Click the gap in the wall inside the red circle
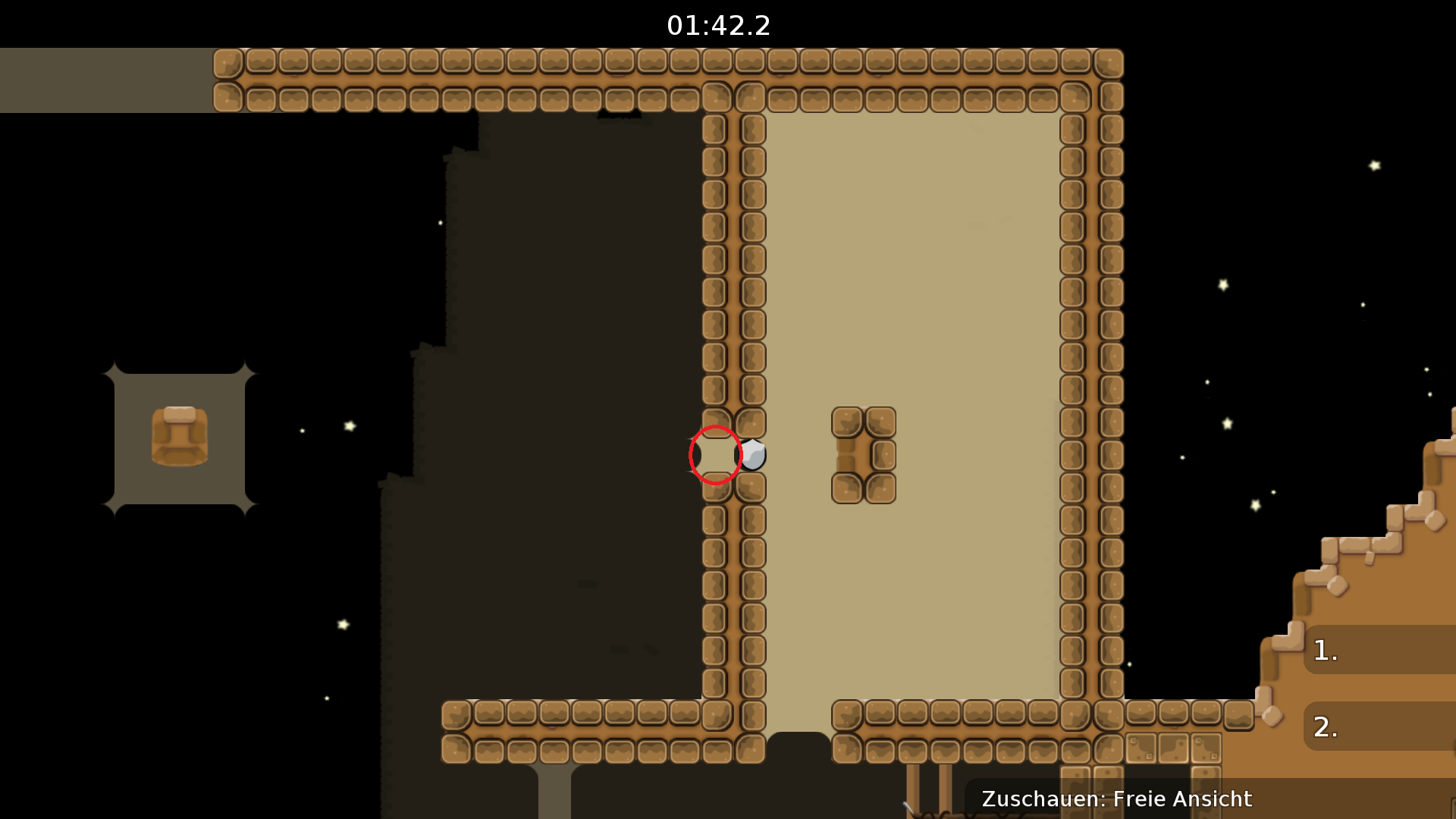Screen dimensions: 1456x819 tap(715, 453)
